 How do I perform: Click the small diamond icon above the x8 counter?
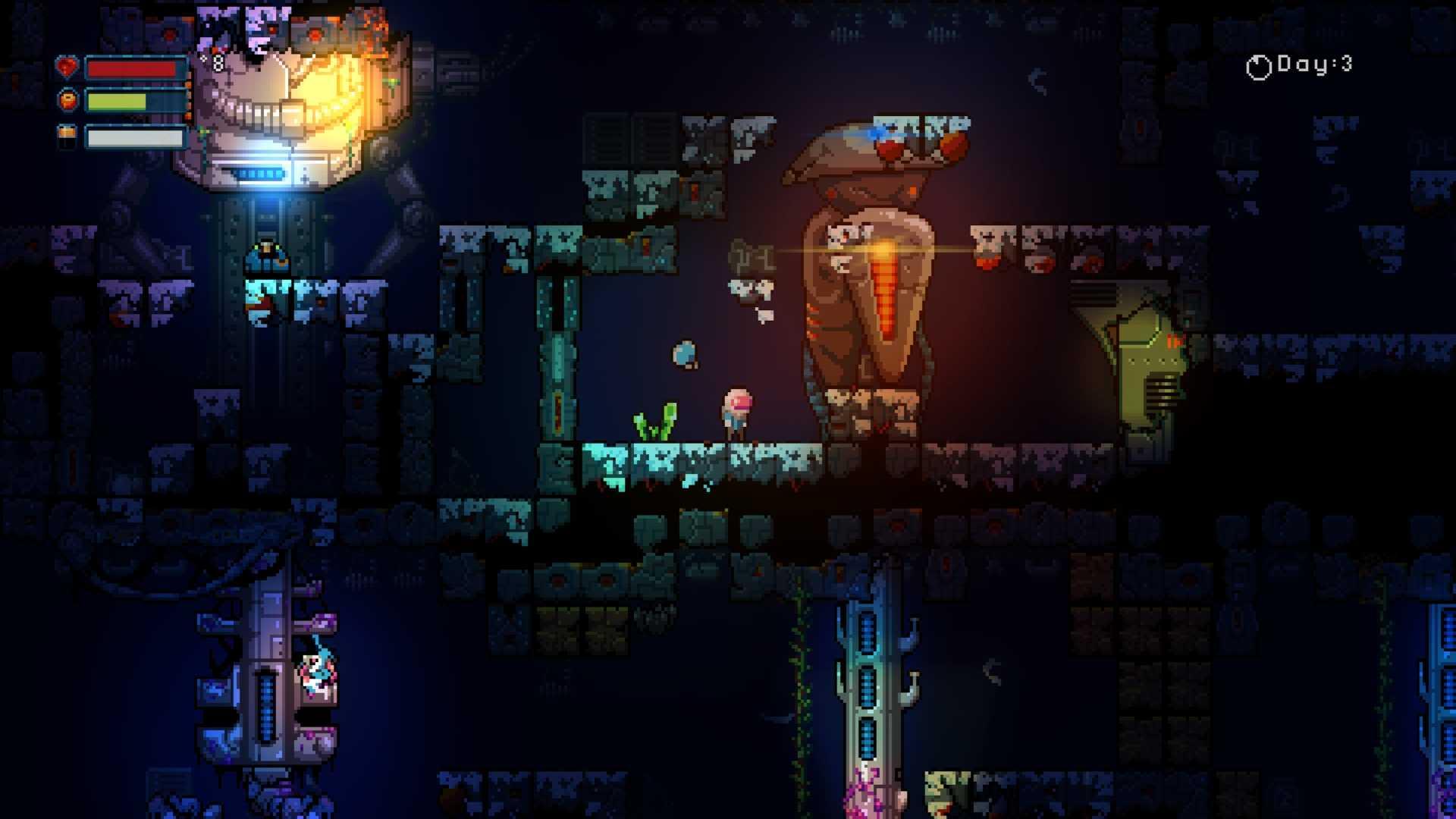pos(203,59)
